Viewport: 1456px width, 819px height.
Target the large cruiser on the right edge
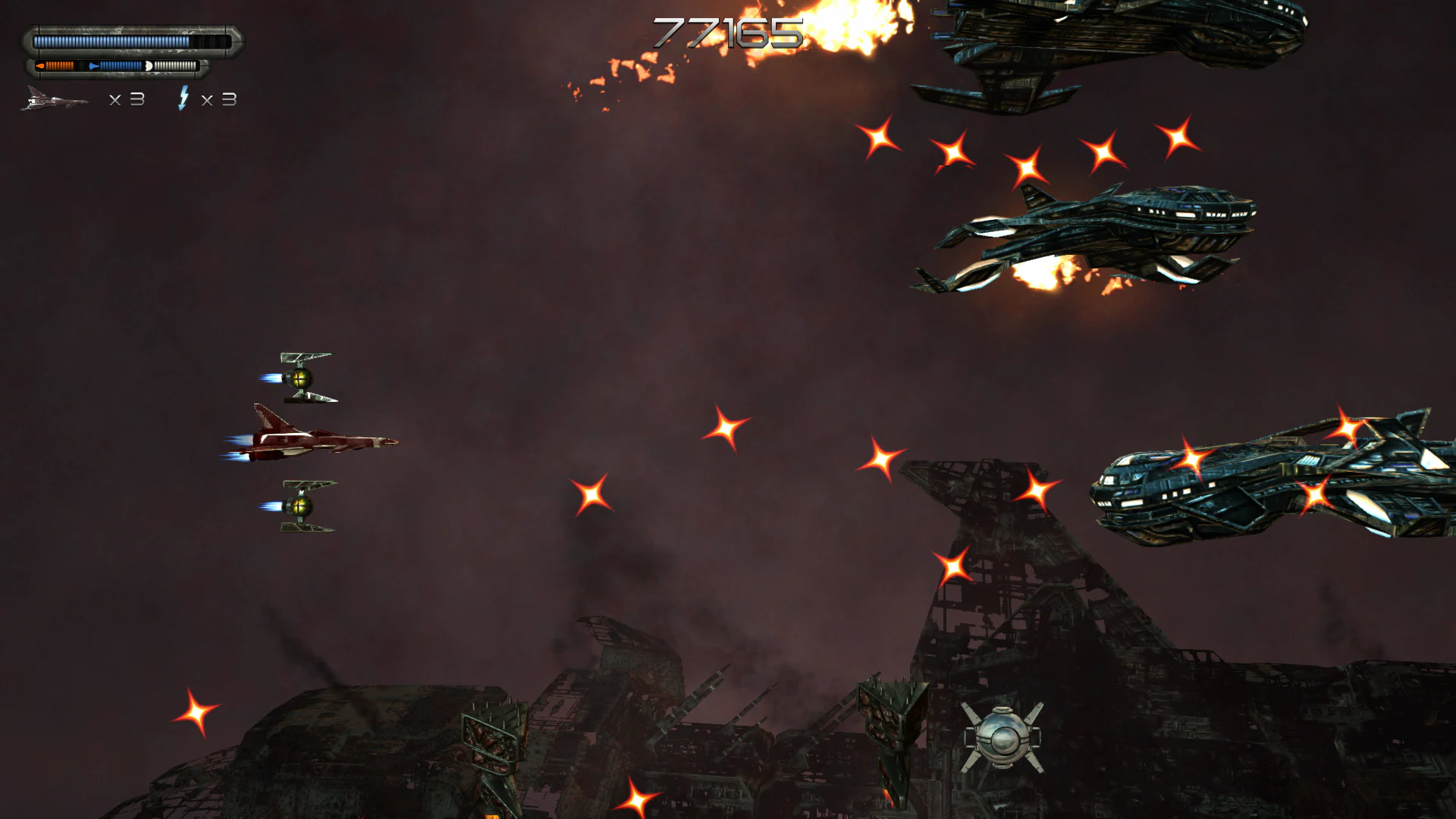[x=1251, y=485]
